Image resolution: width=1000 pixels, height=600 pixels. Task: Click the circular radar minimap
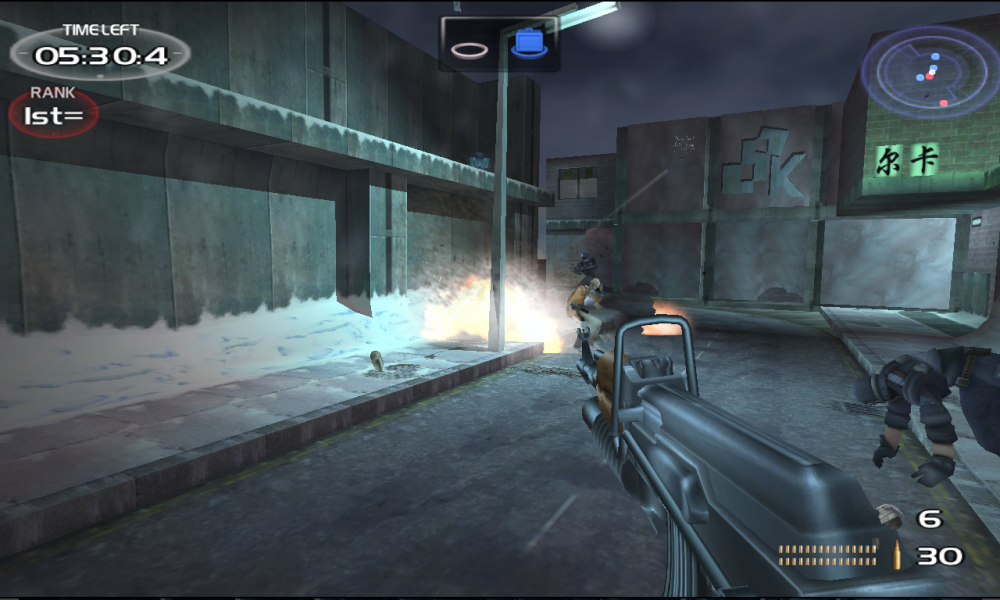(930, 72)
